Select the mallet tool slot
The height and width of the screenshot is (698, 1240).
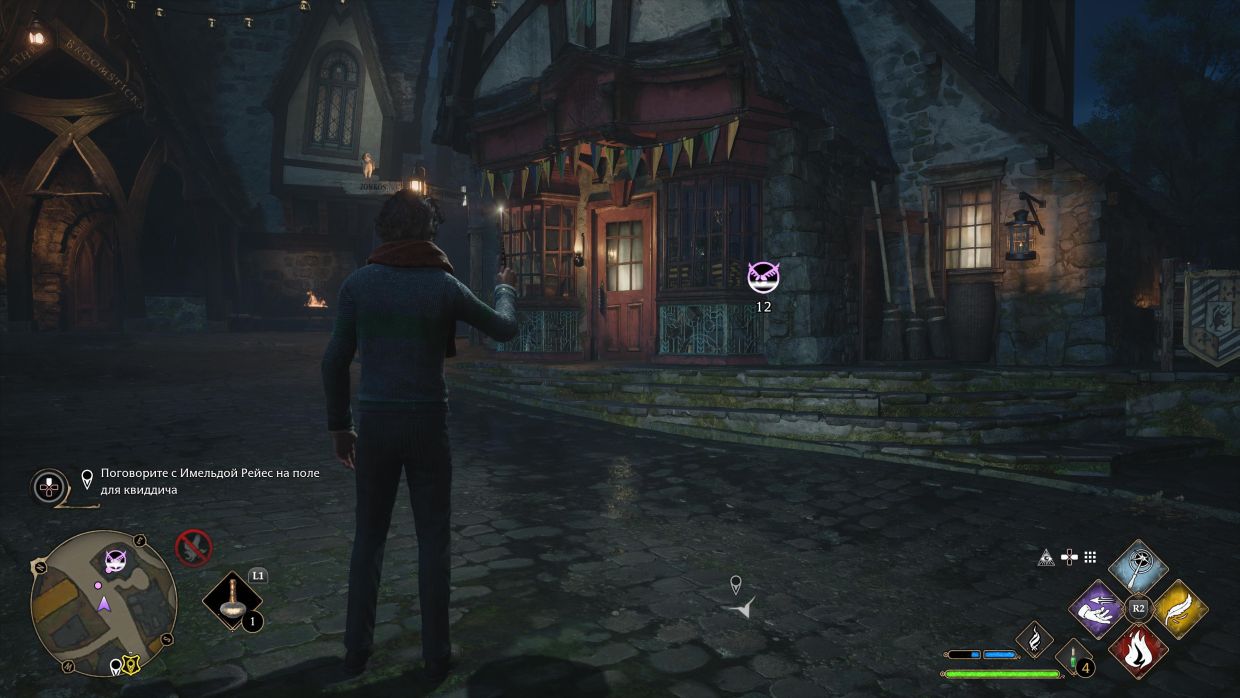click(x=232, y=602)
